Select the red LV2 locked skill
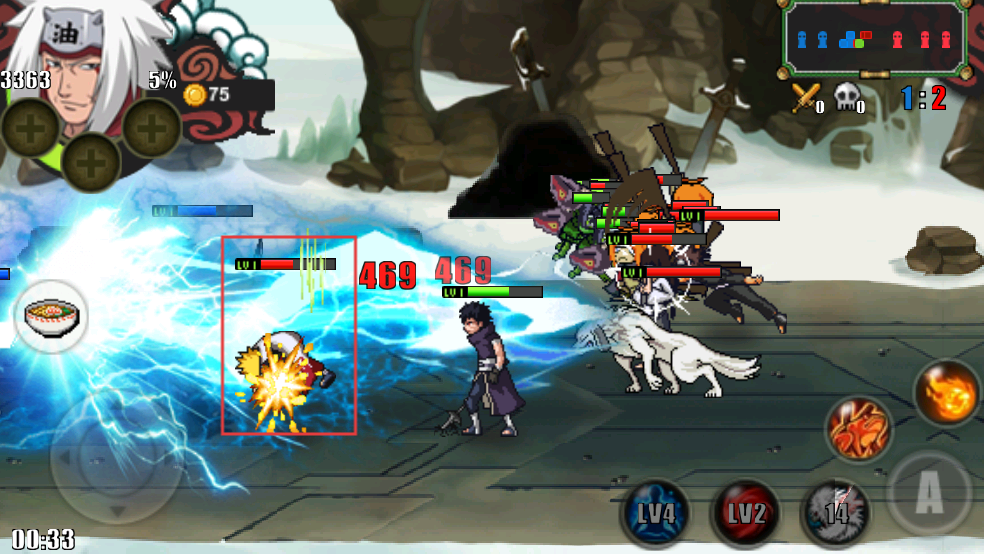This screenshot has width=984, height=554. click(745, 514)
